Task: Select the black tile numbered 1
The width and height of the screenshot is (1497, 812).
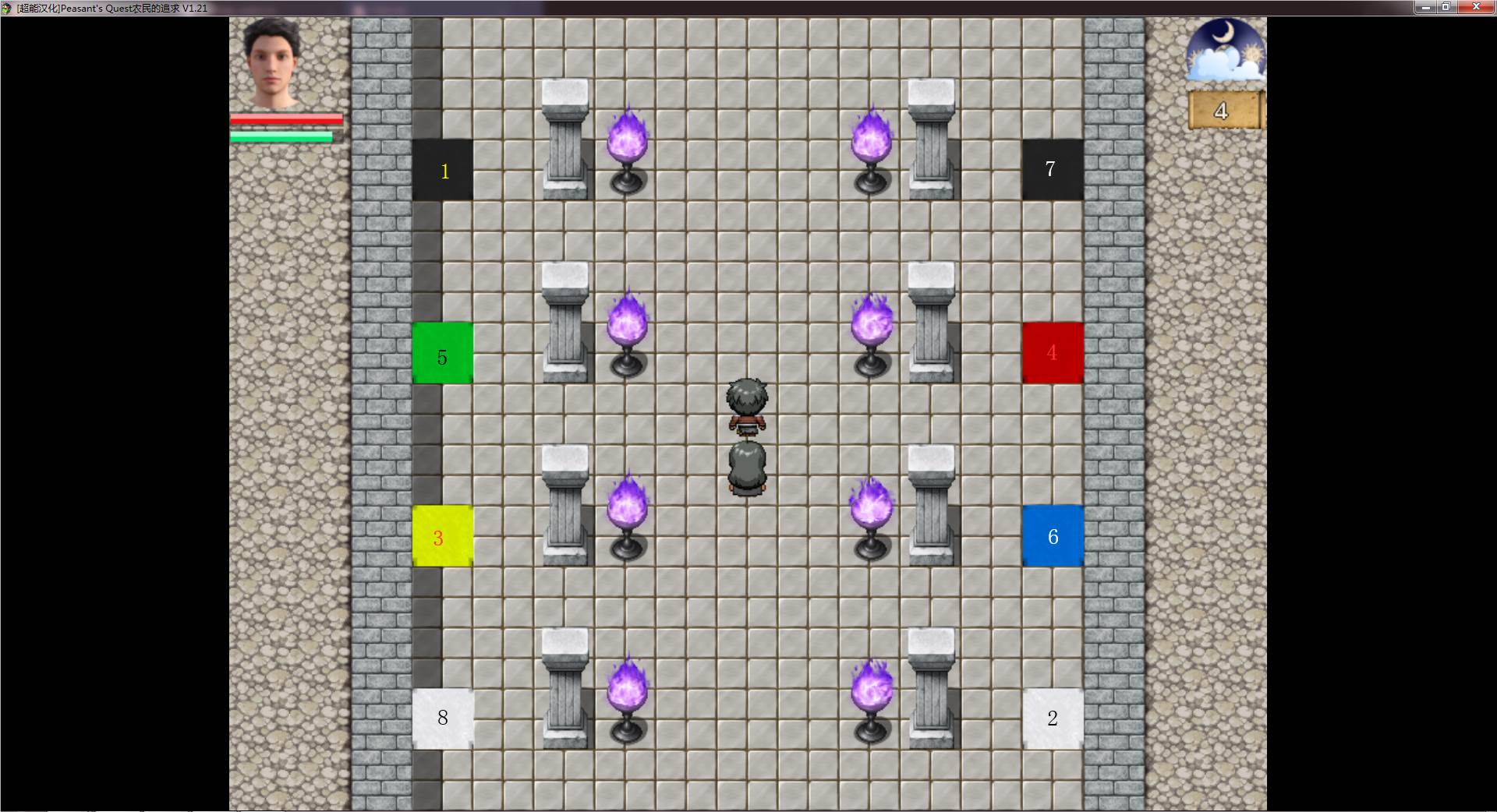Action: [x=443, y=169]
